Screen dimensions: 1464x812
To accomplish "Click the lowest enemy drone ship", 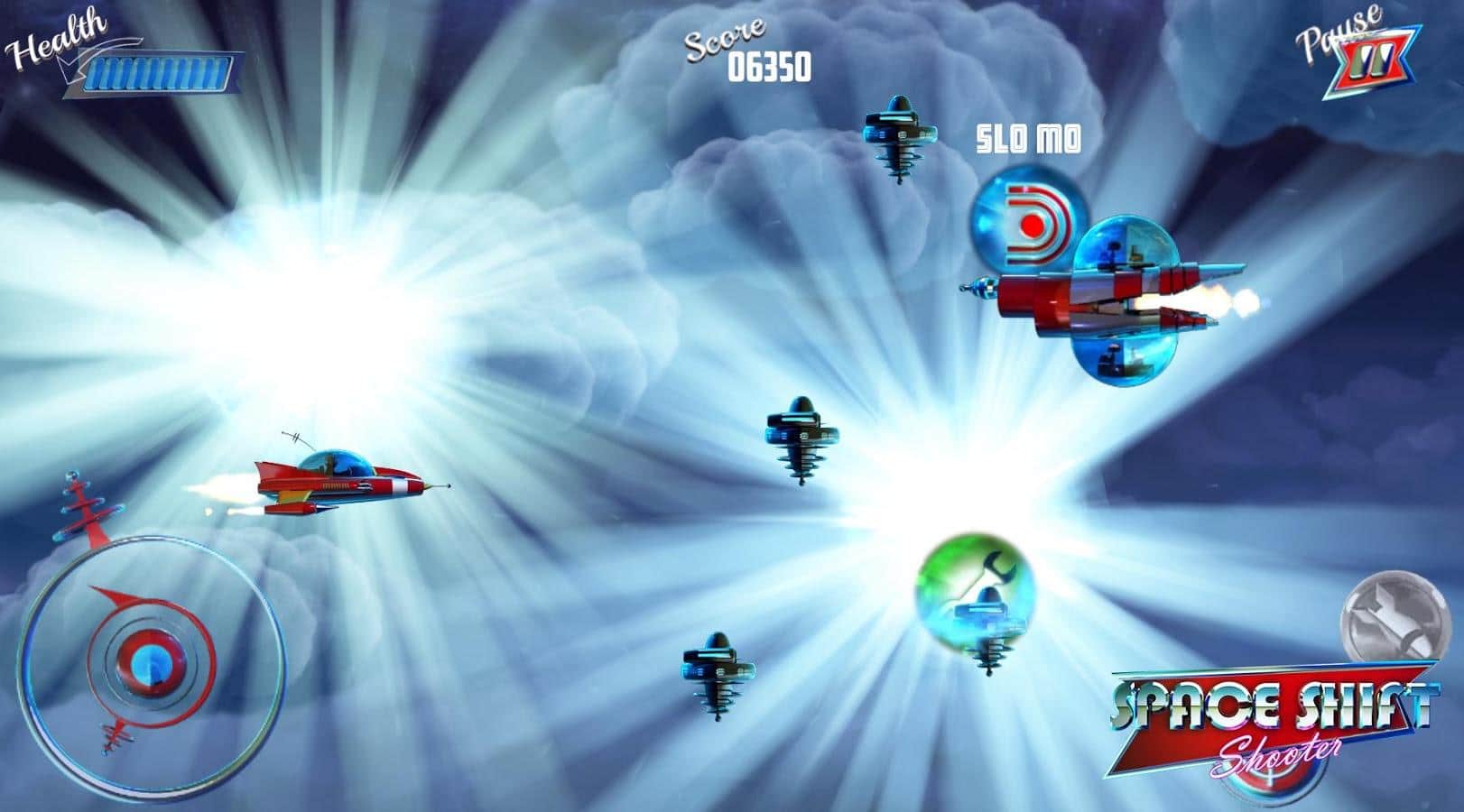I will (719, 672).
